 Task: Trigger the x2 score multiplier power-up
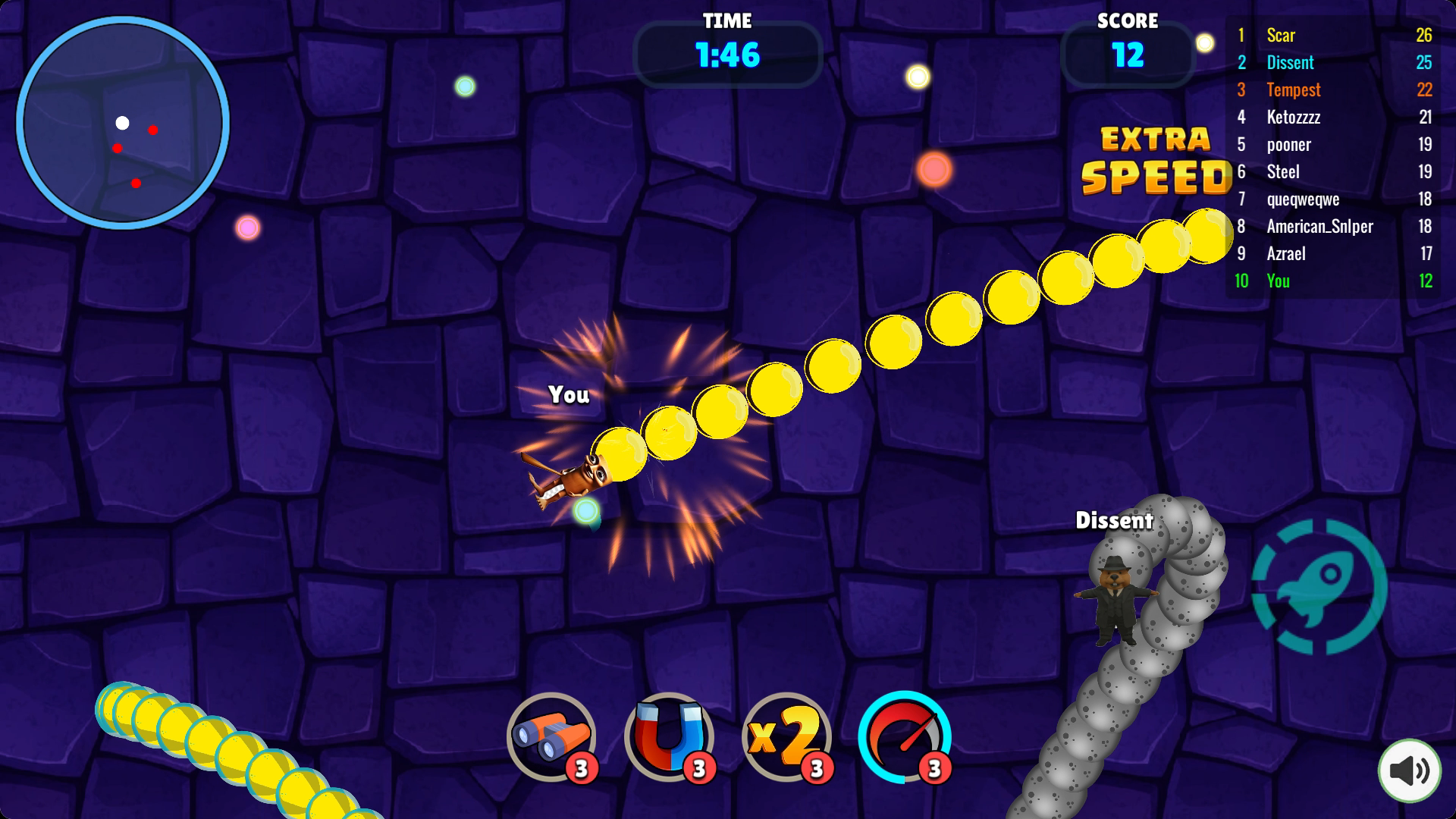point(786,736)
